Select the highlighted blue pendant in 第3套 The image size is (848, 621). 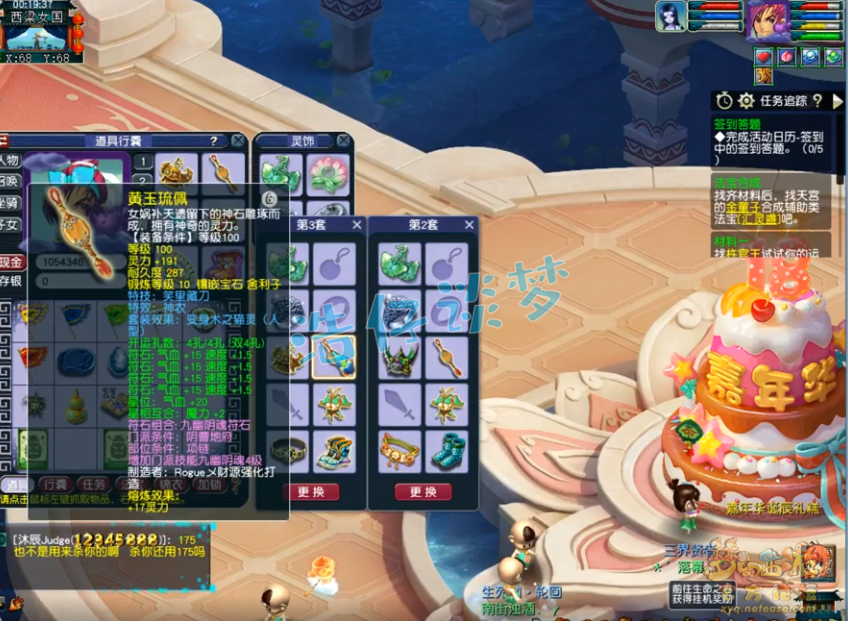tap(334, 358)
